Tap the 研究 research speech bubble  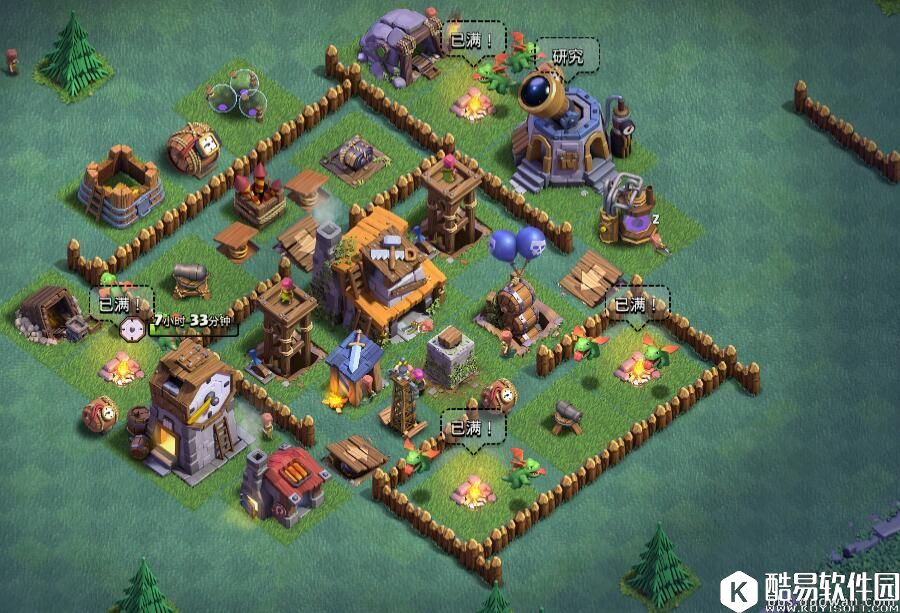[567, 56]
